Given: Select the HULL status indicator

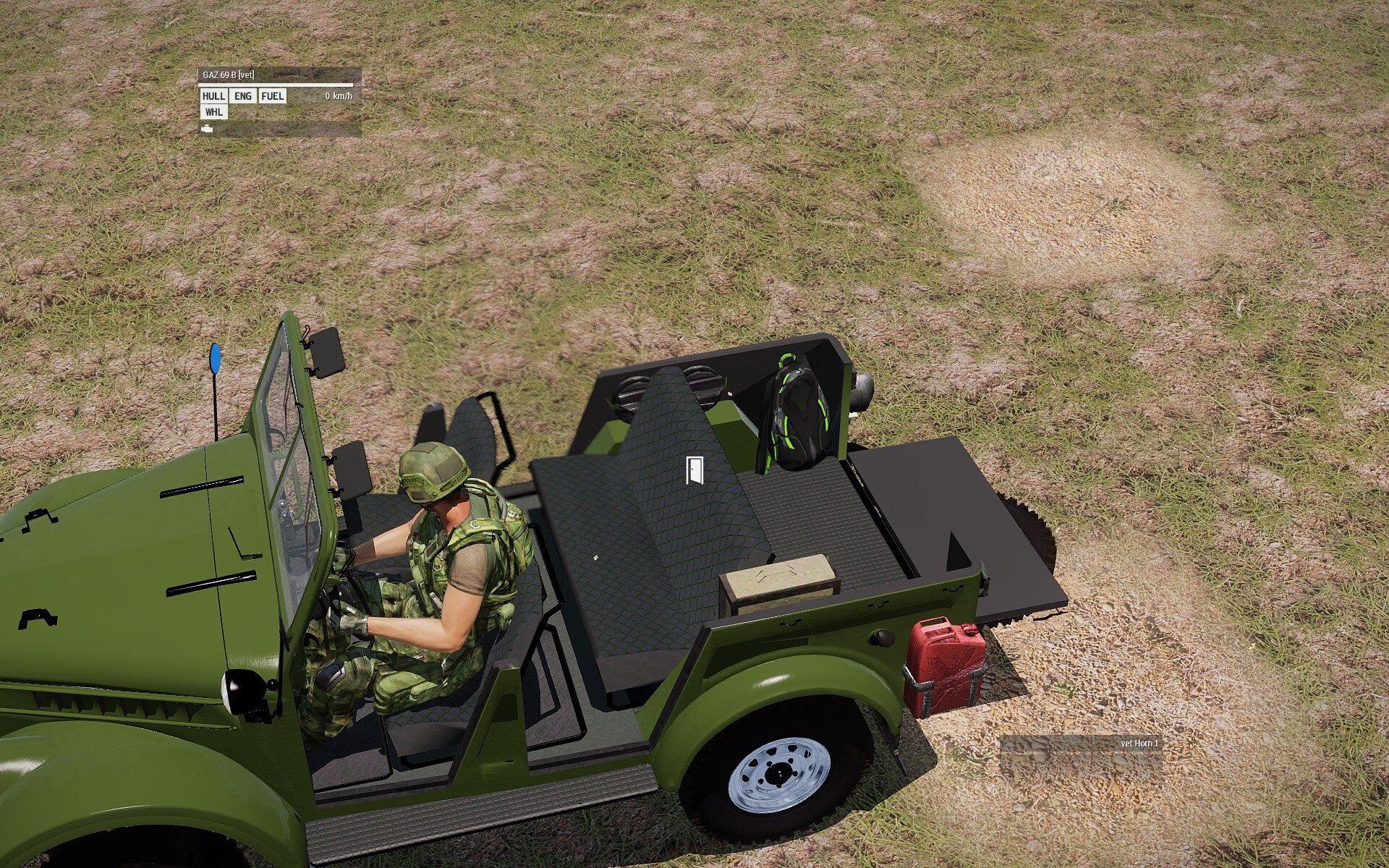Looking at the screenshot, I should [x=213, y=96].
